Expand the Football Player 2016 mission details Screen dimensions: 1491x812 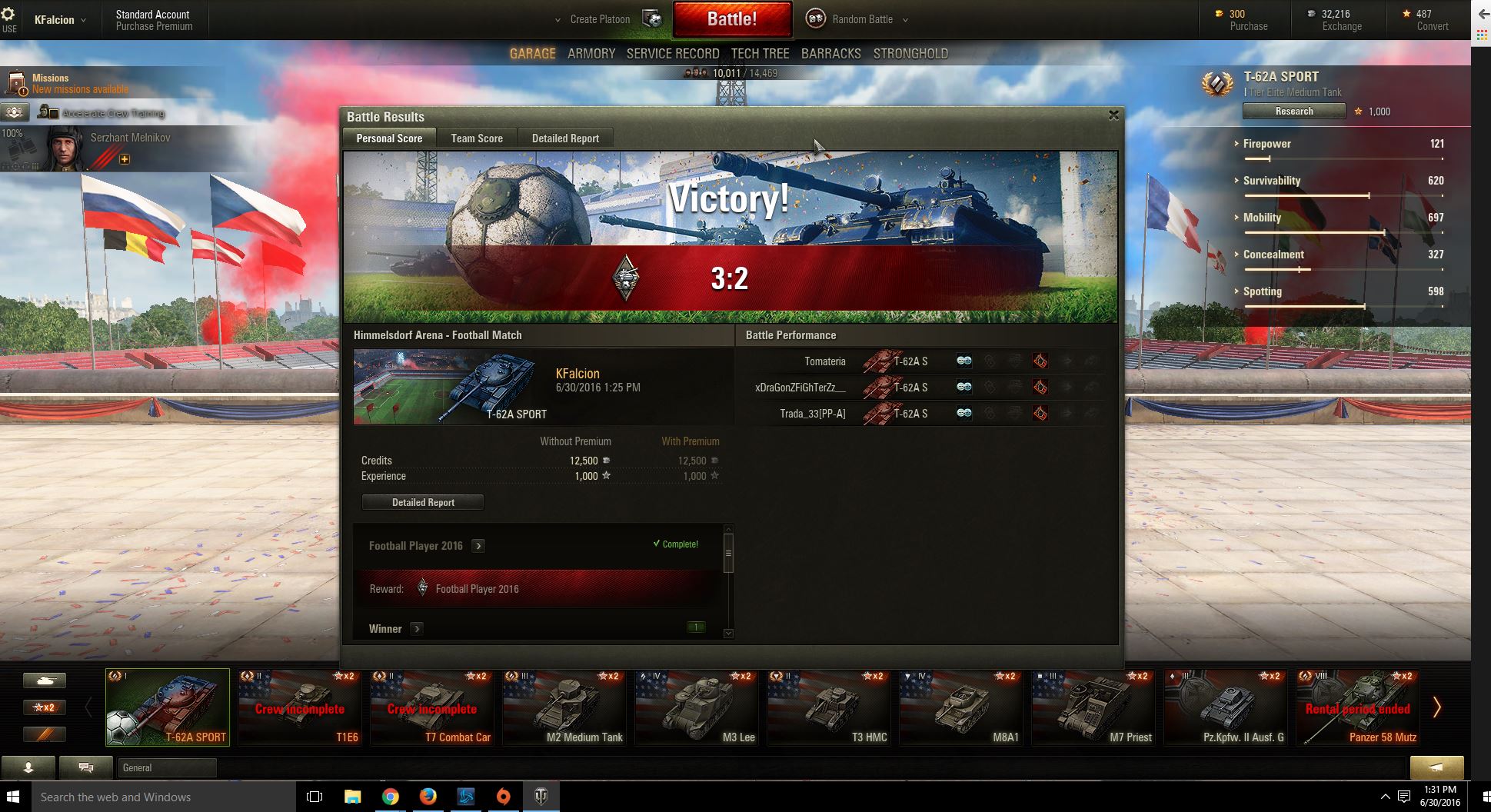click(x=478, y=546)
